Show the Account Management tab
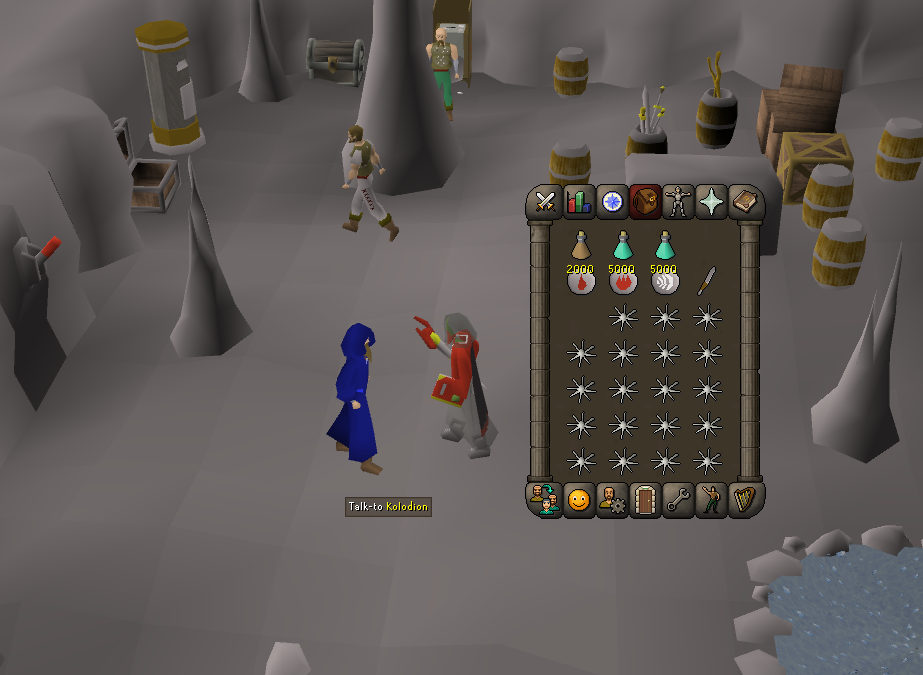The height and width of the screenshot is (675, 923). click(x=612, y=499)
